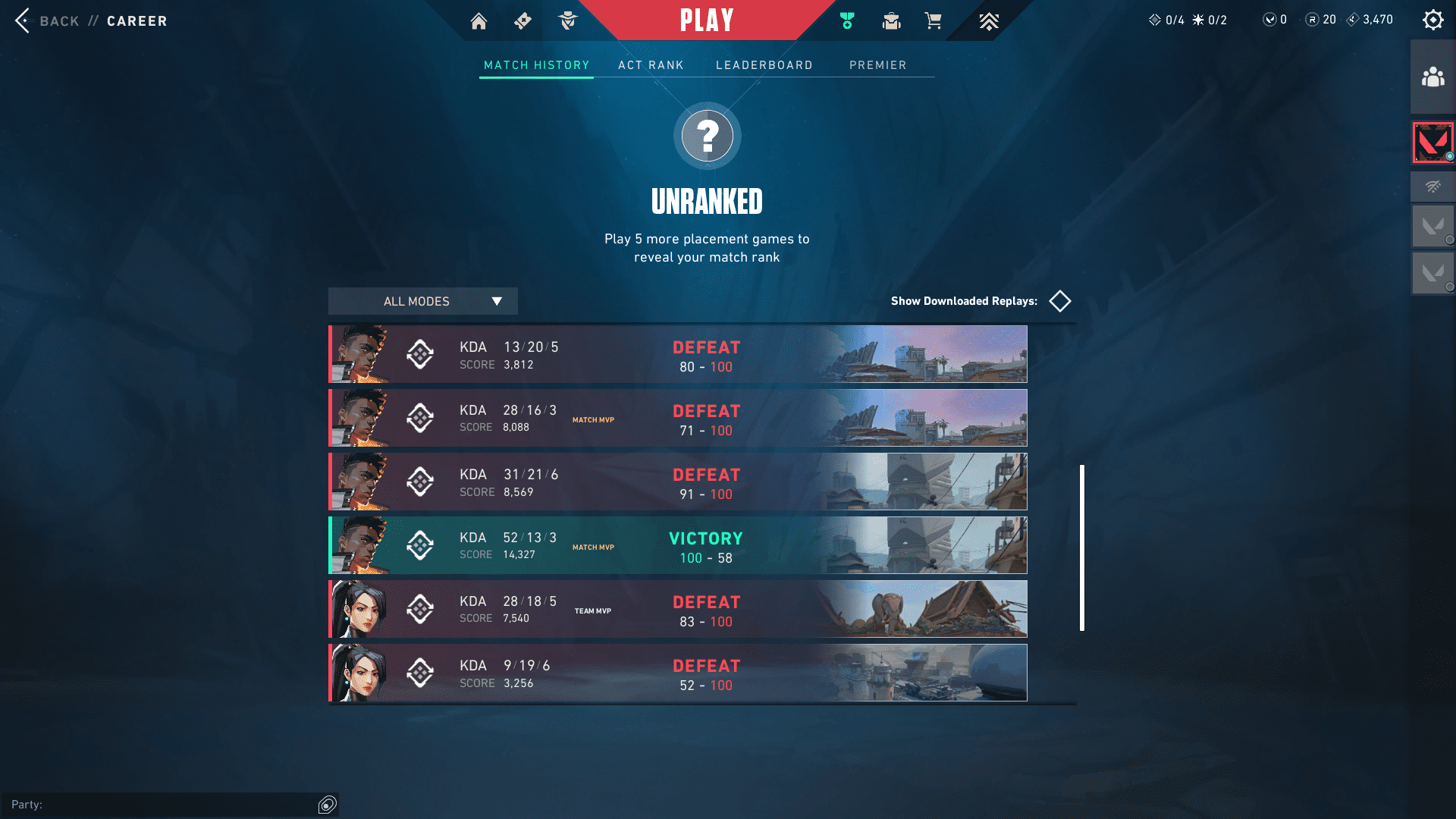
Task: Switch to the ACT RANK tab
Action: click(x=651, y=65)
